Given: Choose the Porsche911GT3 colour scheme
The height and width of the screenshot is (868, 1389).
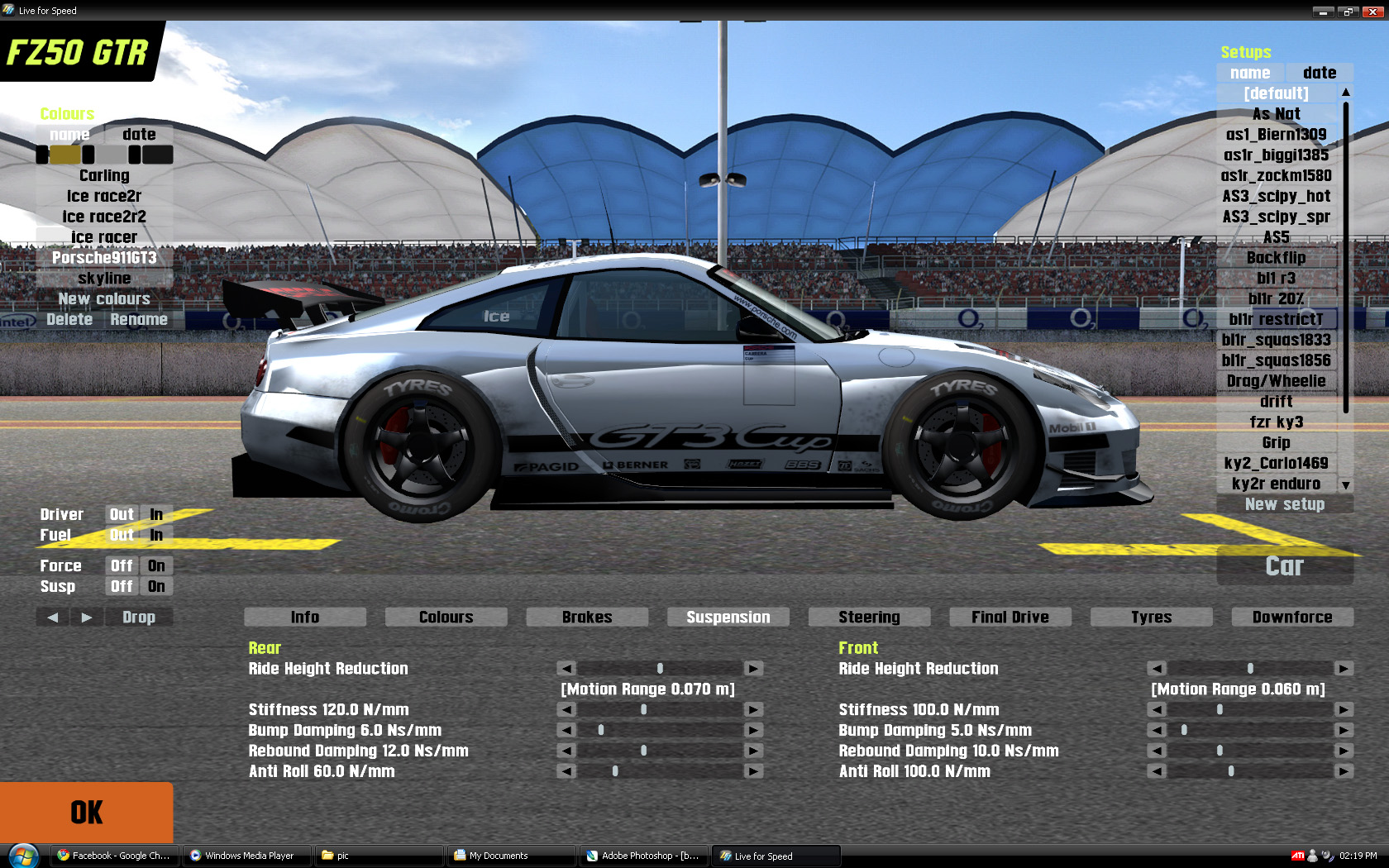Looking at the screenshot, I should click(104, 258).
